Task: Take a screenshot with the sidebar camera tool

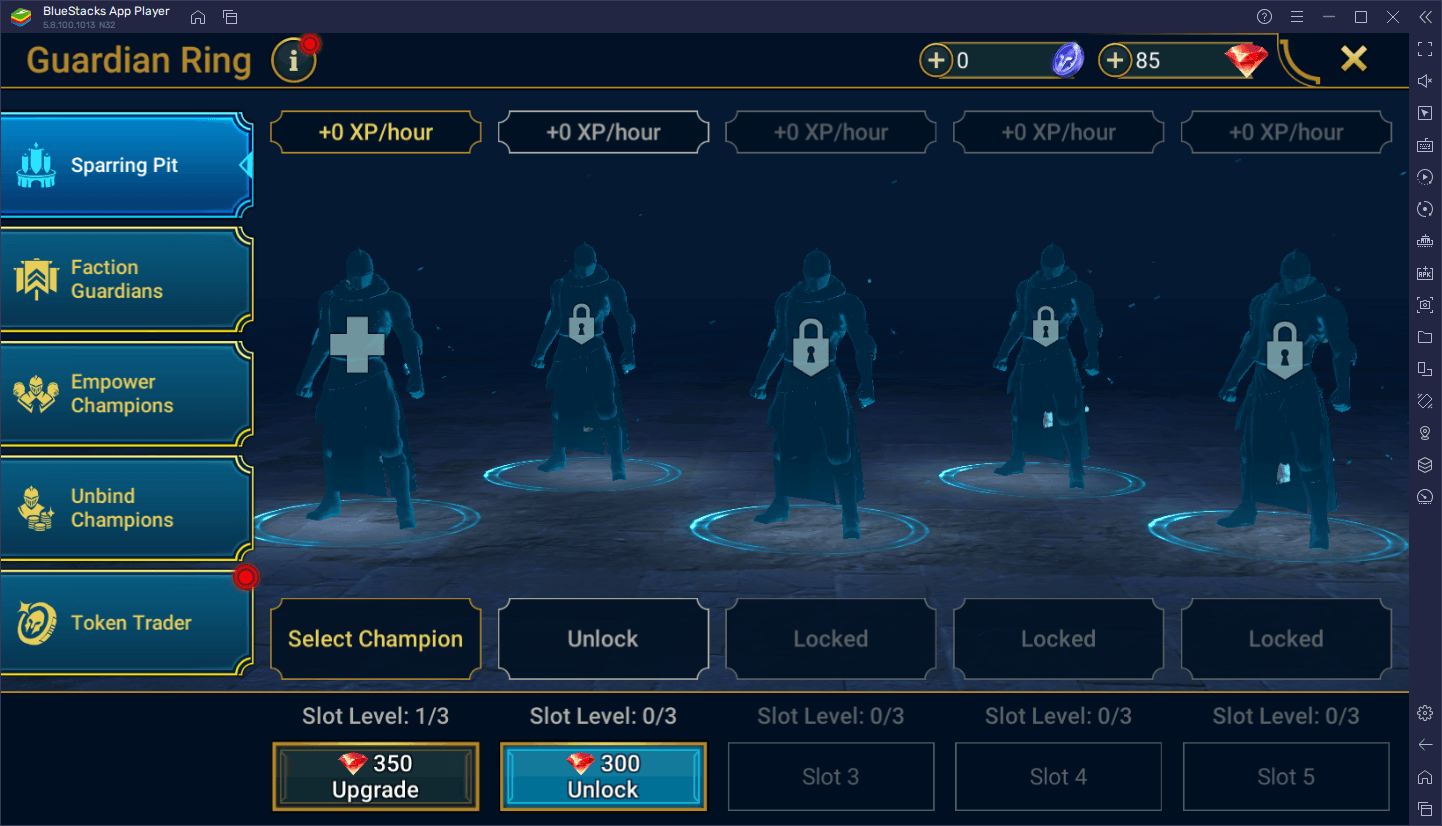Action: pyautogui.click(x=1425, y=305)
